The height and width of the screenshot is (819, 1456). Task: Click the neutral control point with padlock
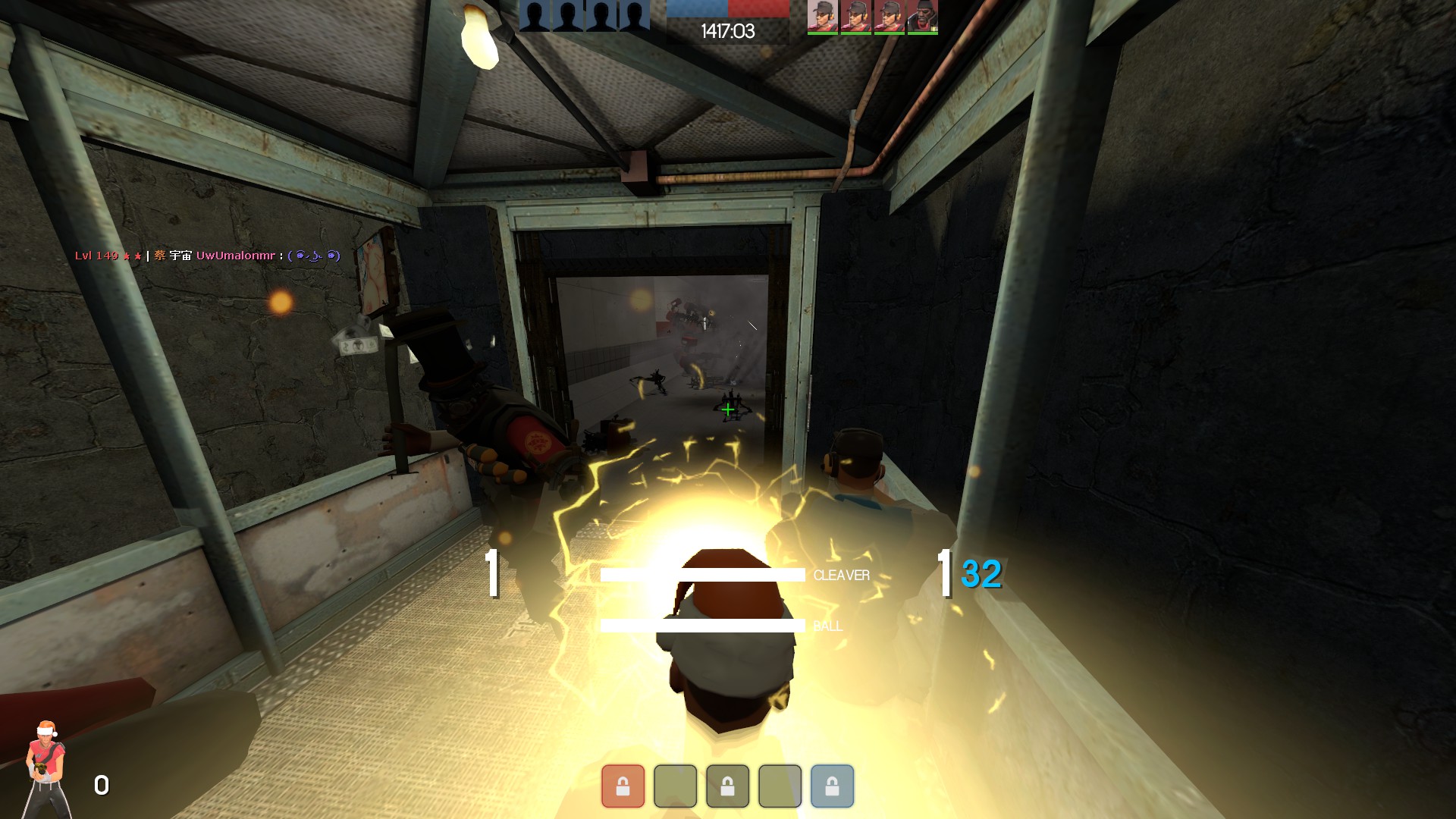tap(727, 786)
